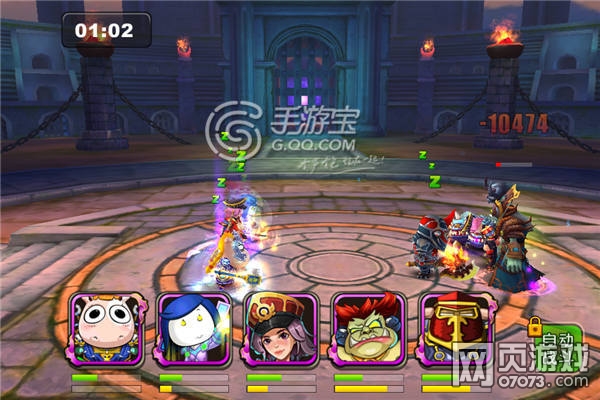Select the red-helmeted armored knight portrait

454,330
